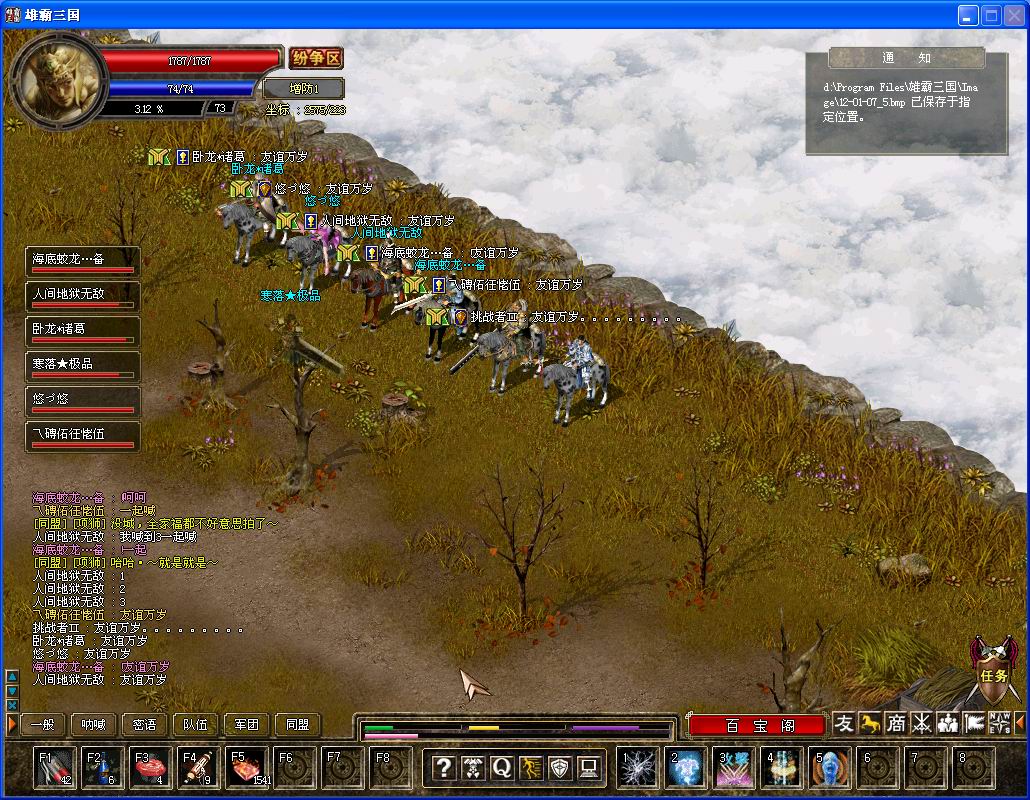Toggle the golden horse mount button

pyautogui.click(x=870, y=723)
